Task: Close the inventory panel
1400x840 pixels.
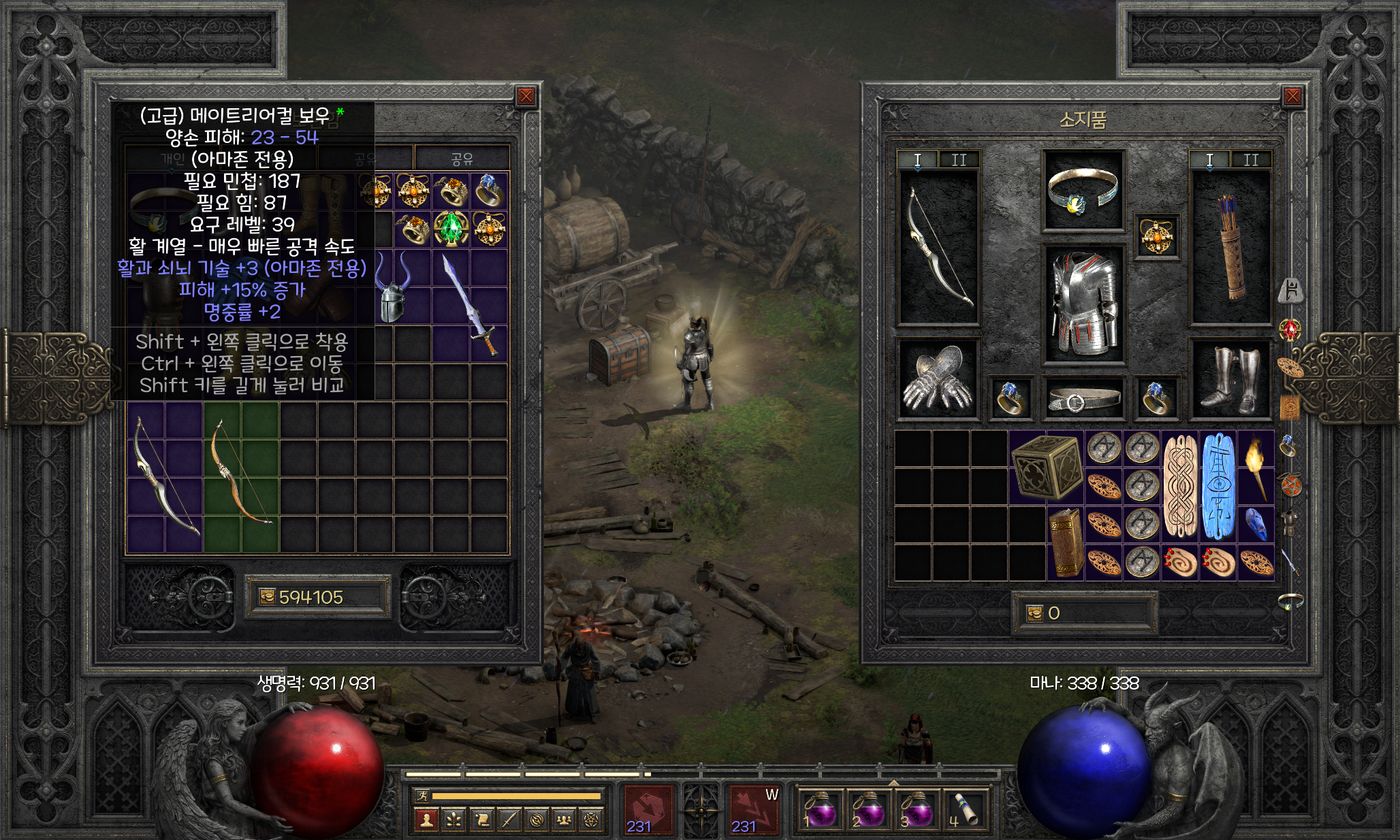Action: click(1292, 97)
